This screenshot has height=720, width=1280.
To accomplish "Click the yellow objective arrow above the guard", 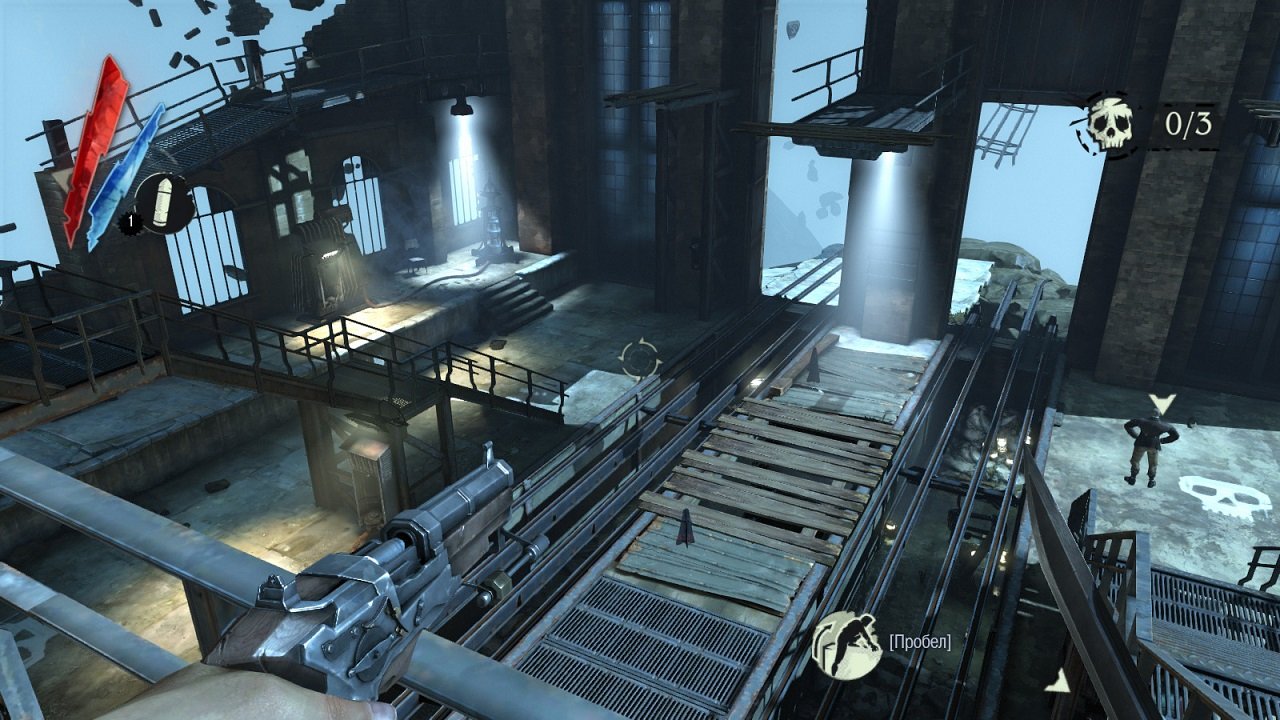I will pyautogui.click(x=1161, y=404).
